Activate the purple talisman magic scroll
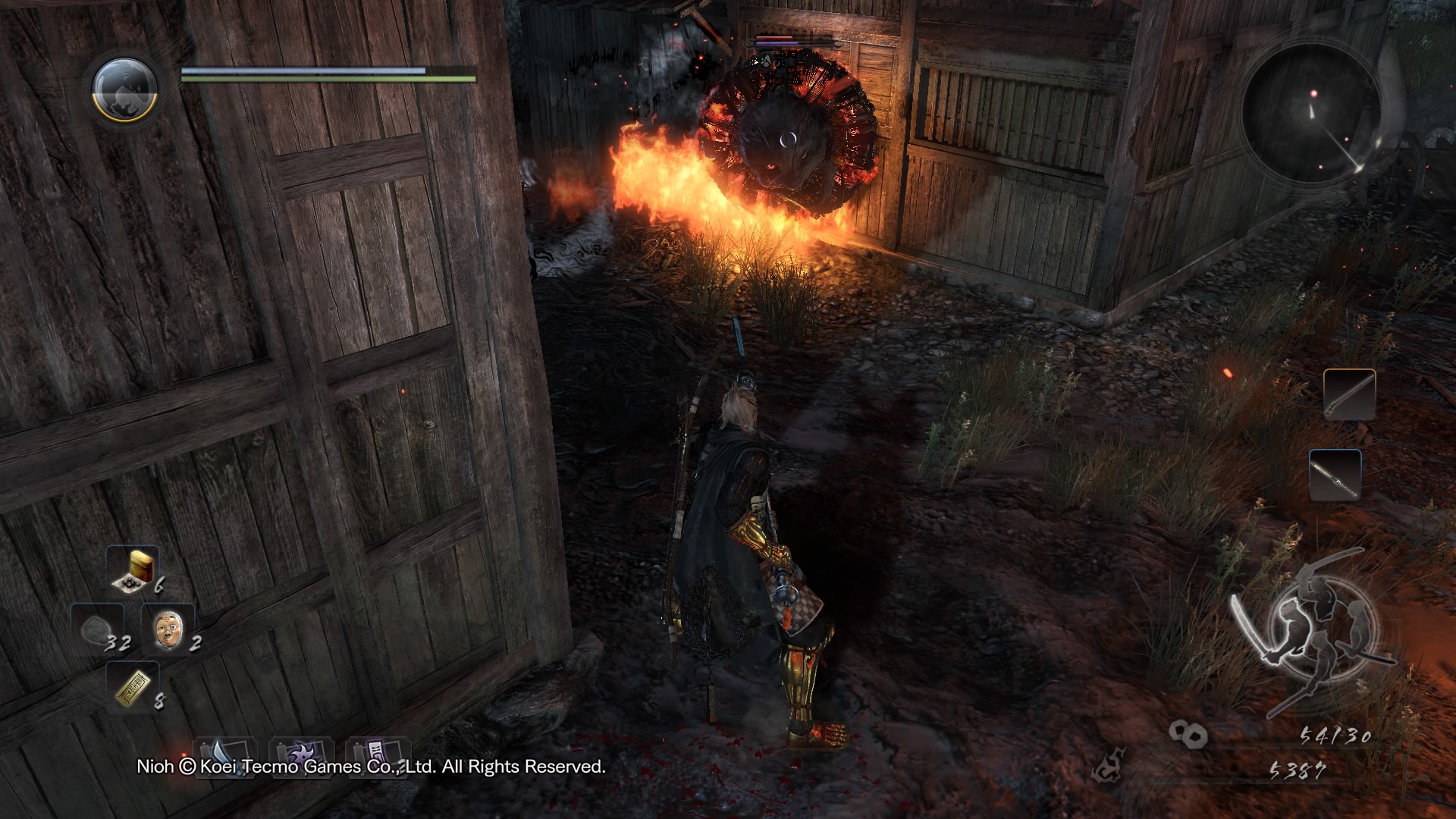This screenshot has height=819, width=1456. (377, 753)
